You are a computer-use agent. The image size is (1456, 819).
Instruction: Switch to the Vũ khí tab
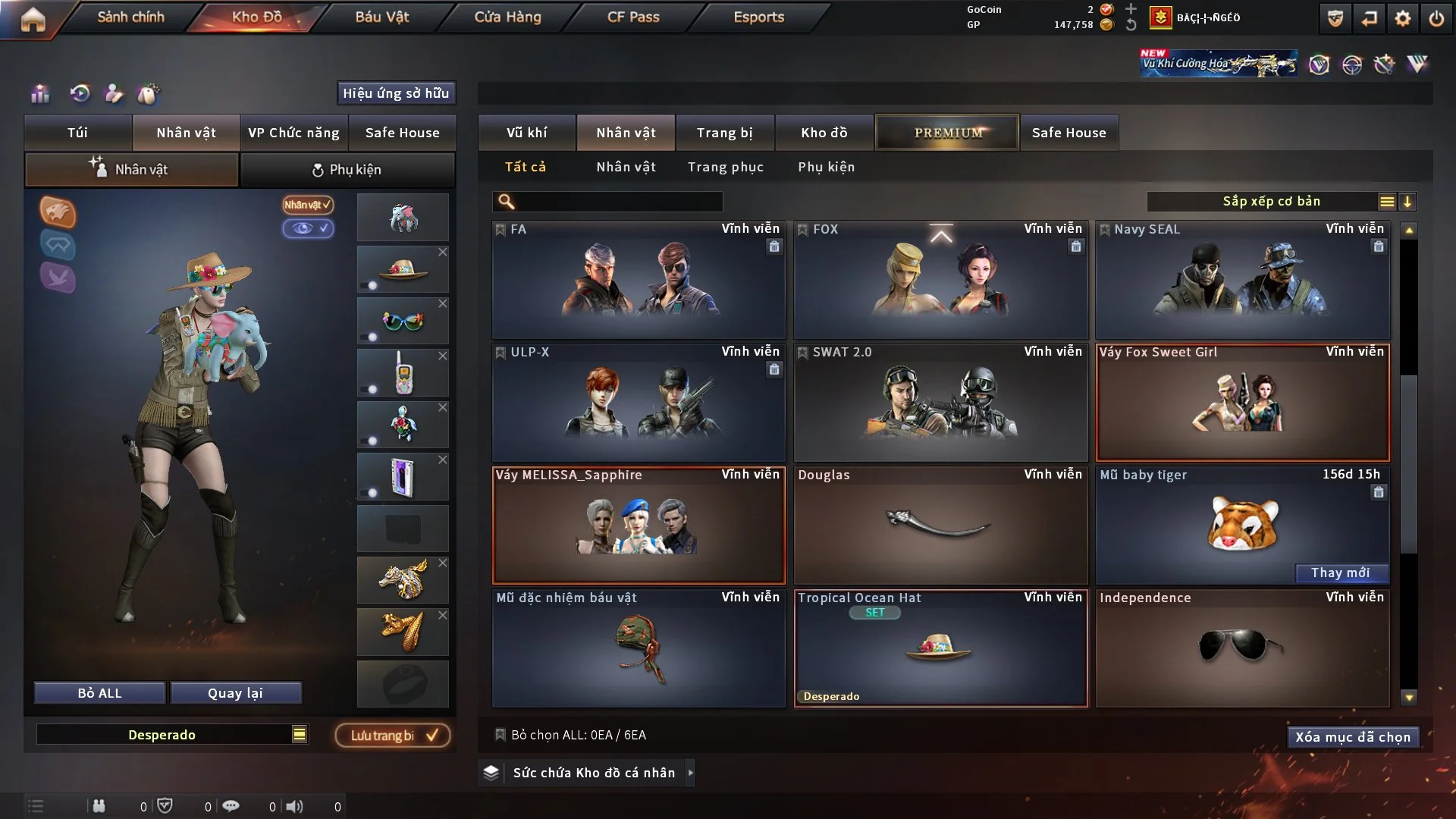point(526,133)
